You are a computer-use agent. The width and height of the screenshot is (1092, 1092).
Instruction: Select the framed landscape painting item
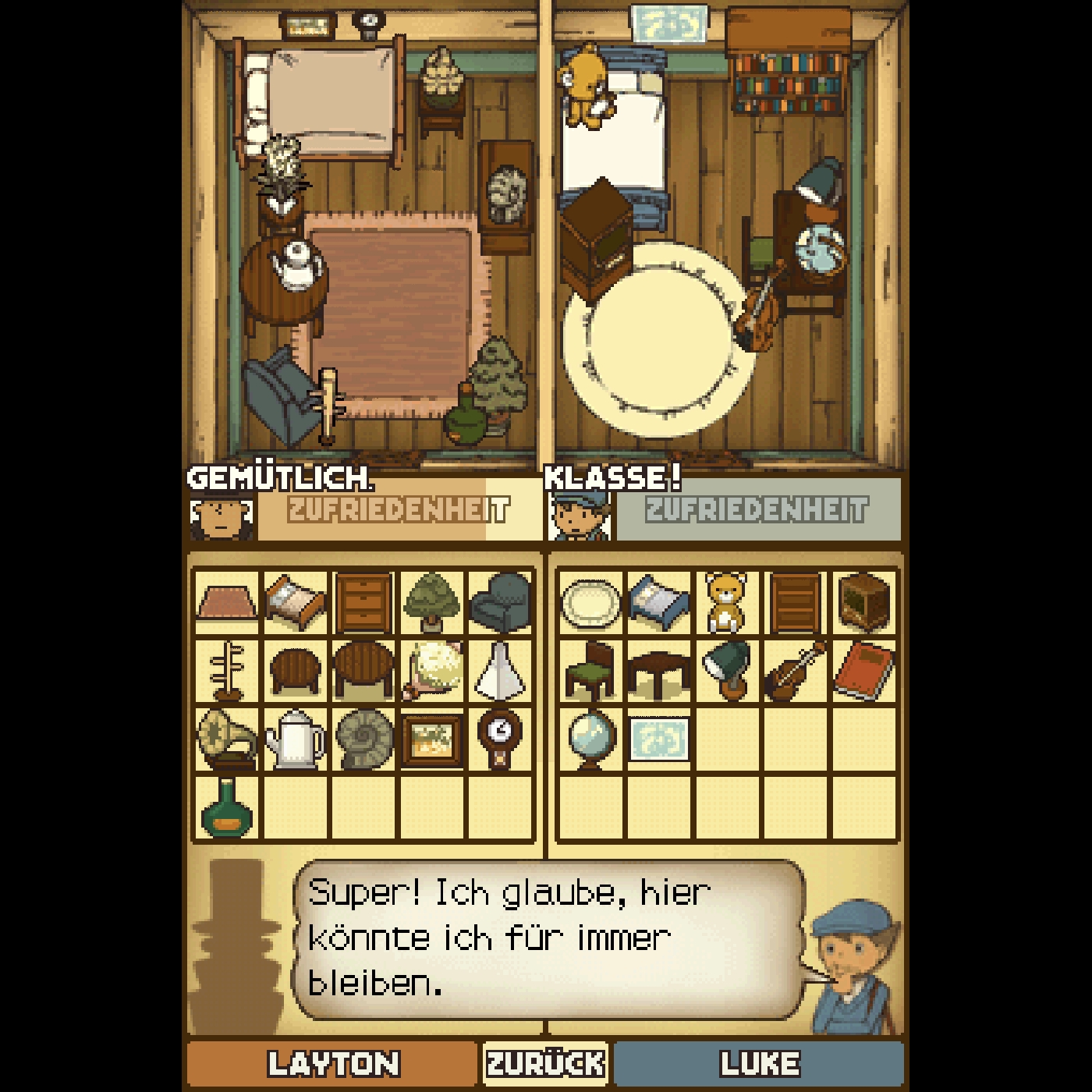tap(431, 739)
